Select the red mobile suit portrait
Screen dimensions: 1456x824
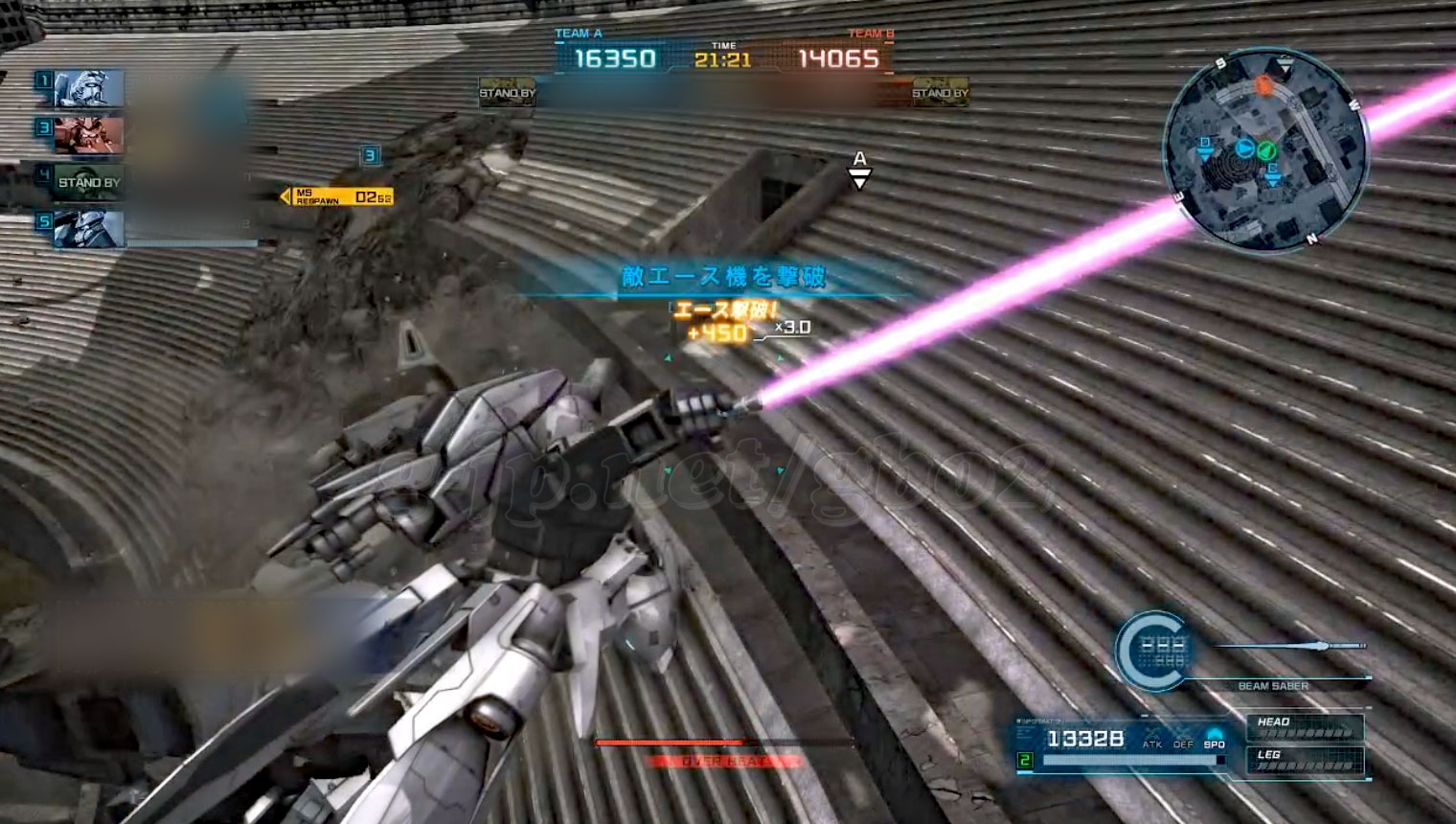tap(89, 135)
